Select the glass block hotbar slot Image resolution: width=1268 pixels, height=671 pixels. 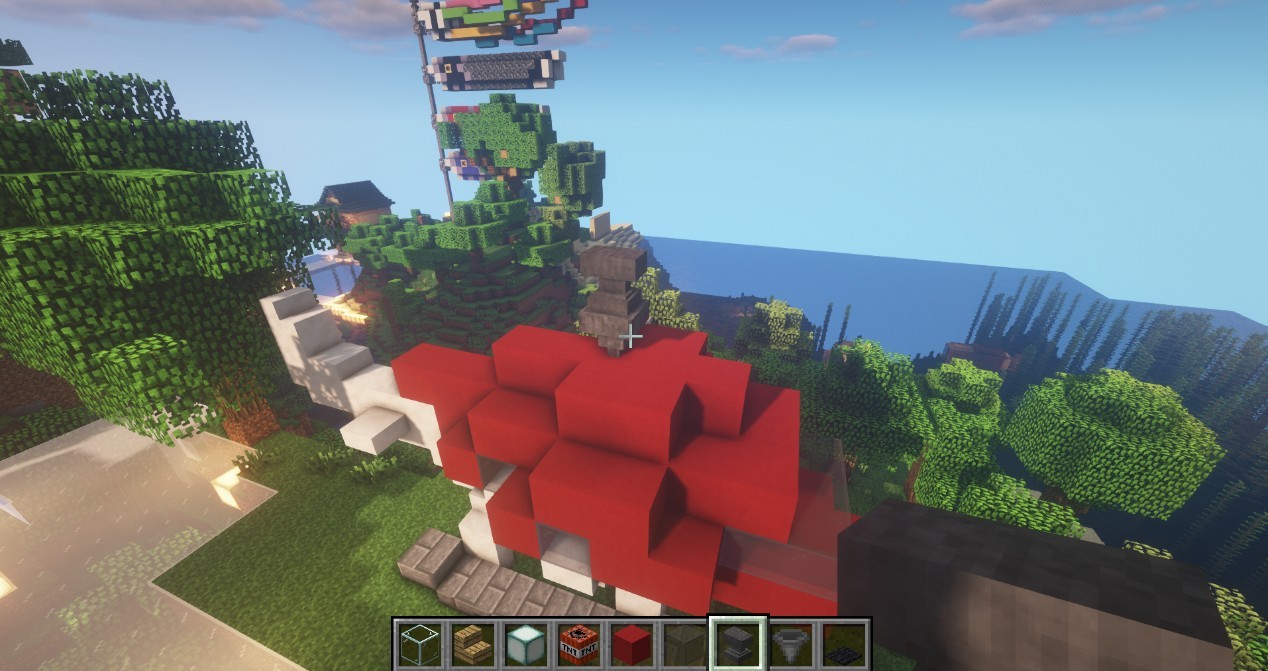[x=417, y=645]
